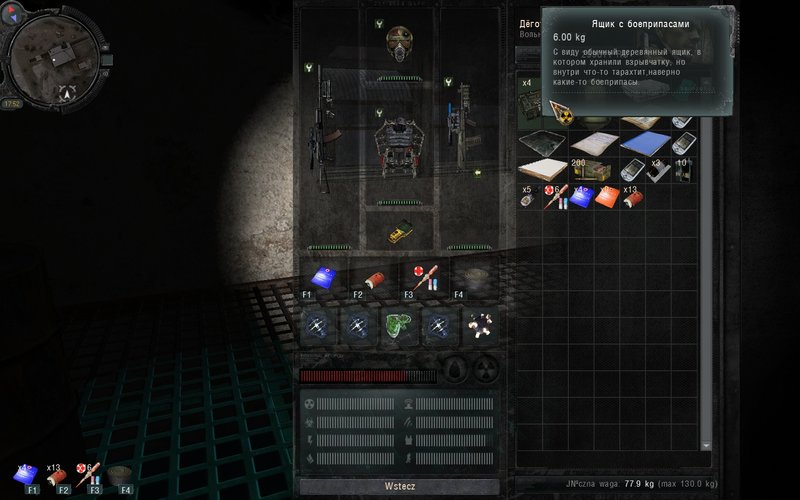This screenshot has width=800, height=500.
Task: Select the green artifact on the belt
Action: (x=398, y=323)
